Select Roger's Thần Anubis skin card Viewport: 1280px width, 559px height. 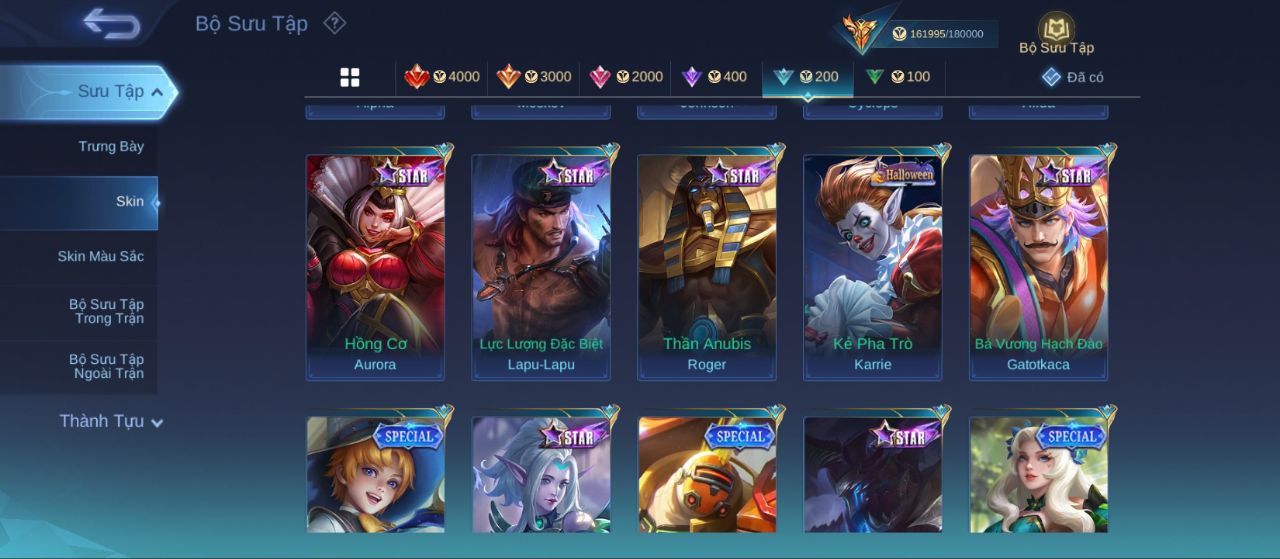pos(707,267)
